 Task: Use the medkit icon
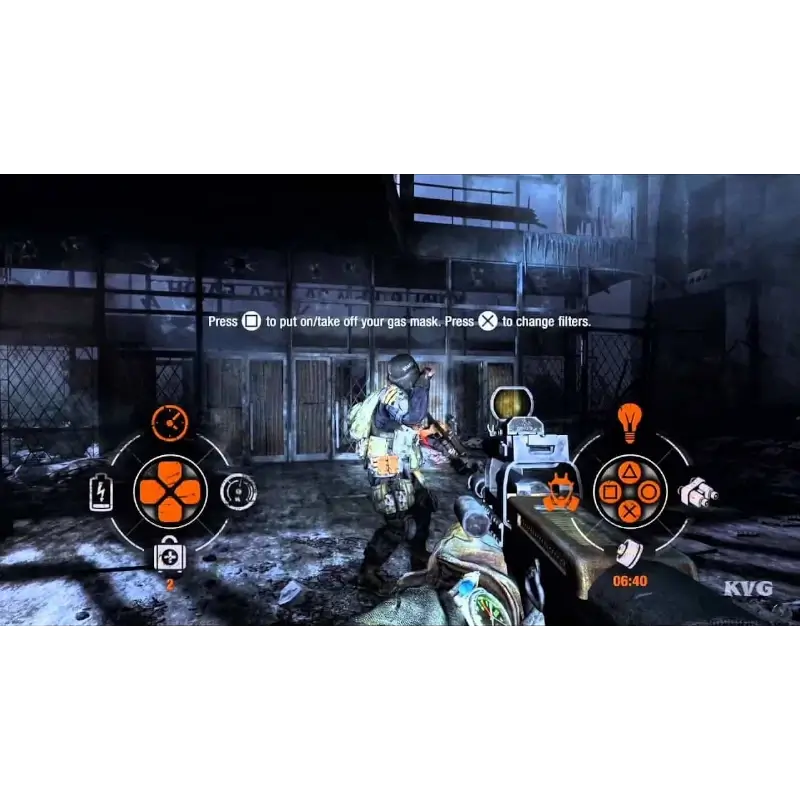click(168, 558)
